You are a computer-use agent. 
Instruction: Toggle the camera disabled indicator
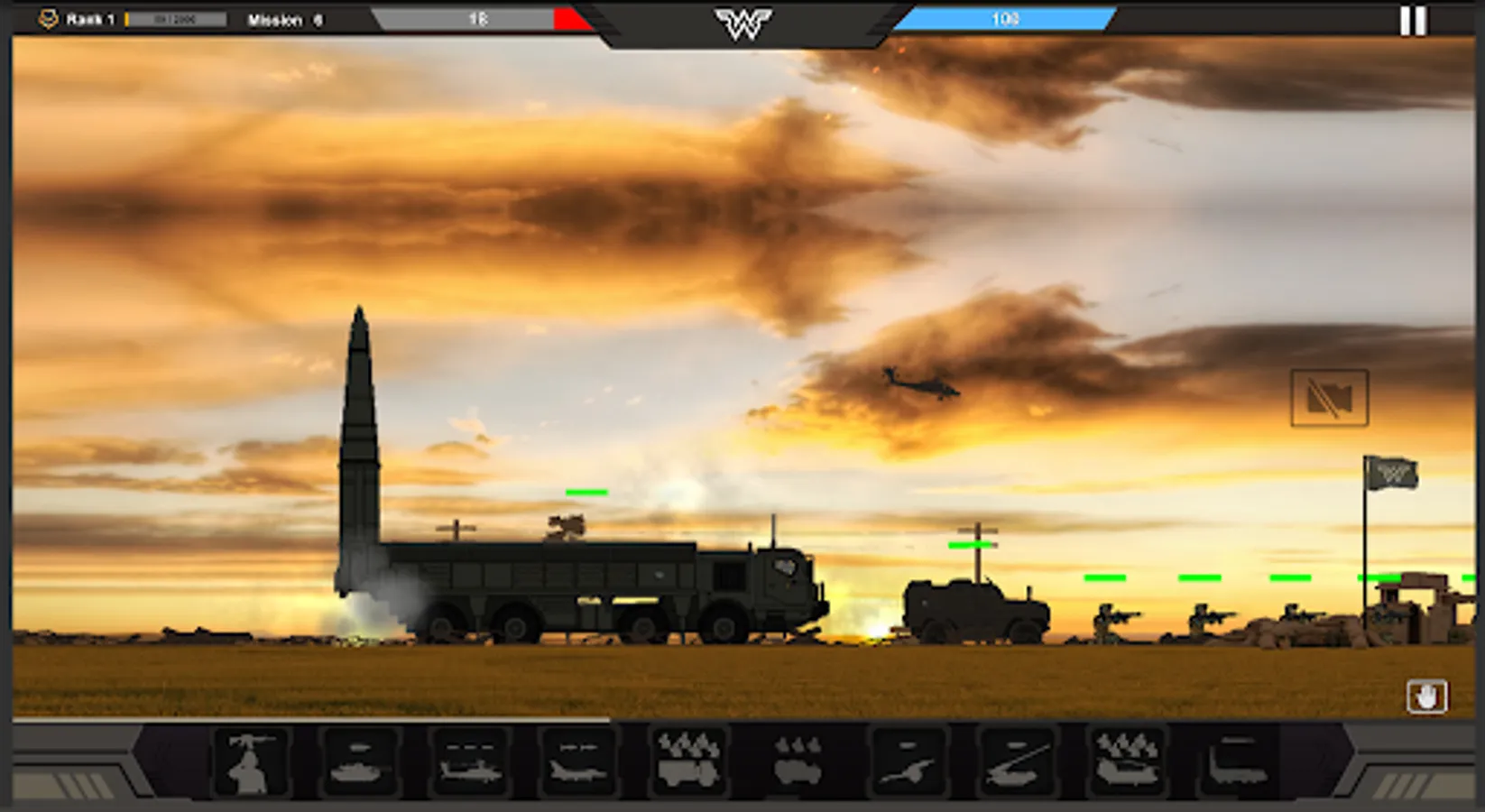pyautogui.click(x=1328, y=398)
